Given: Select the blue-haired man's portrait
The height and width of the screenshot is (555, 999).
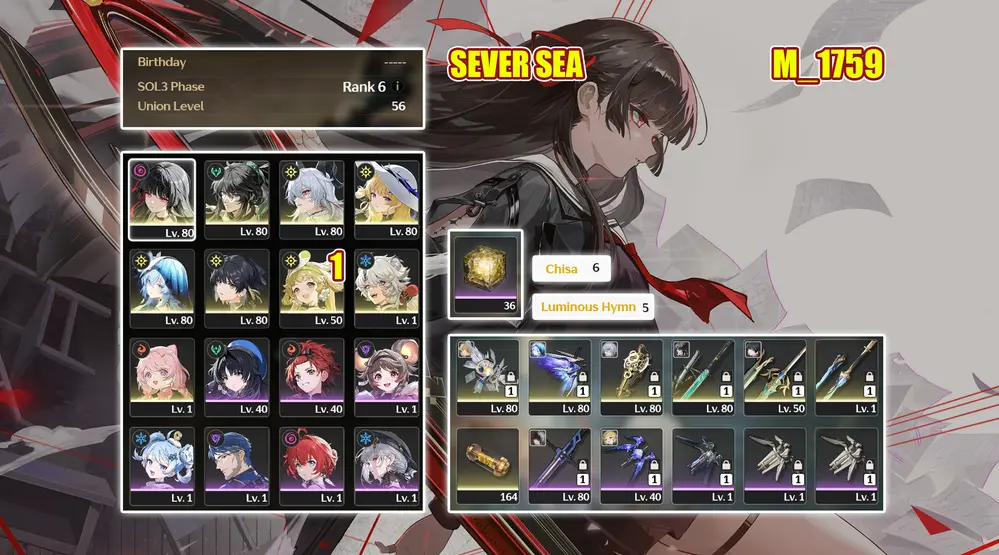Looking at the screenshot, I should click(237, 466).
